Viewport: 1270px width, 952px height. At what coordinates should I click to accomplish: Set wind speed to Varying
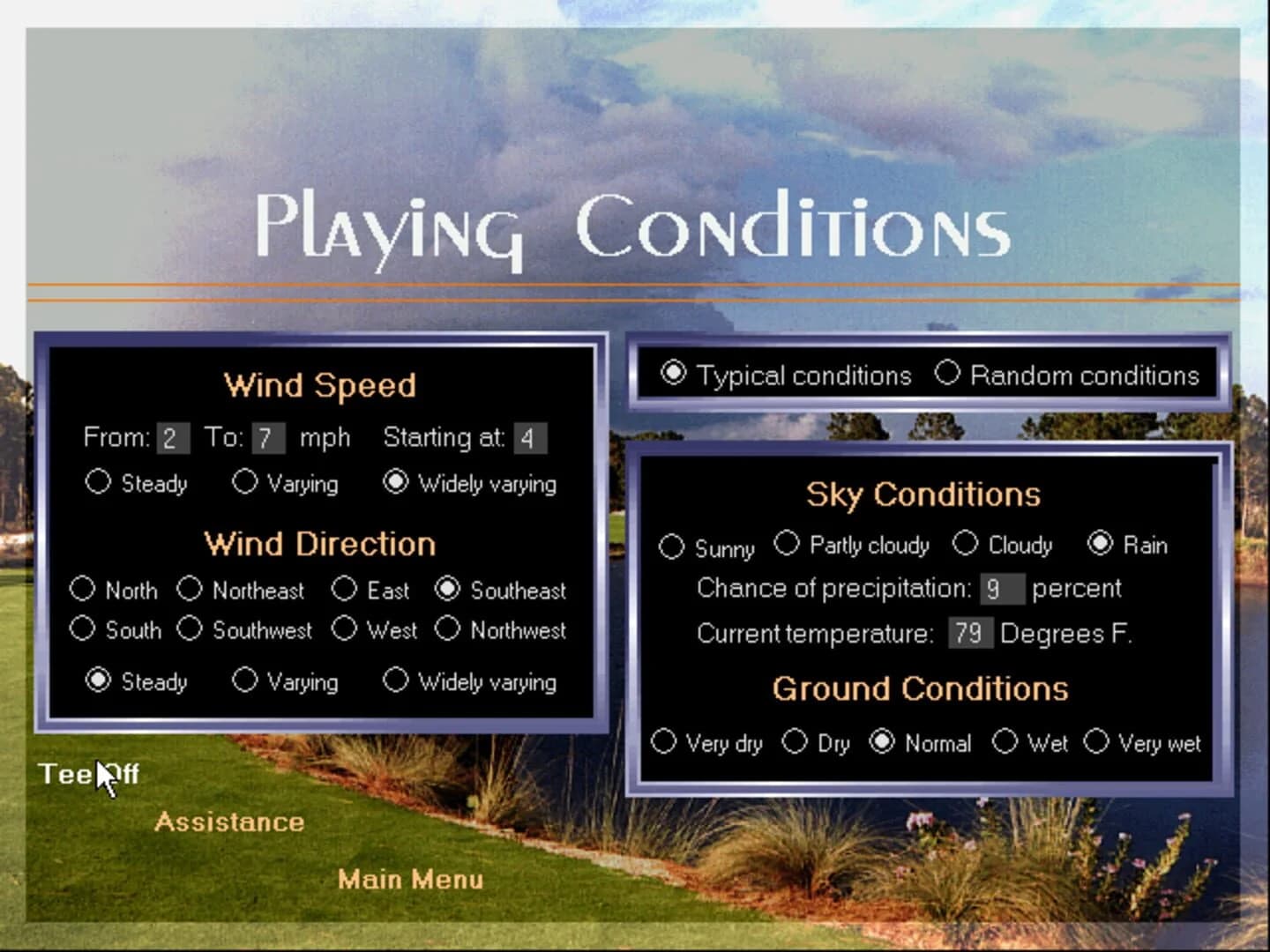(x=244, y=482)
